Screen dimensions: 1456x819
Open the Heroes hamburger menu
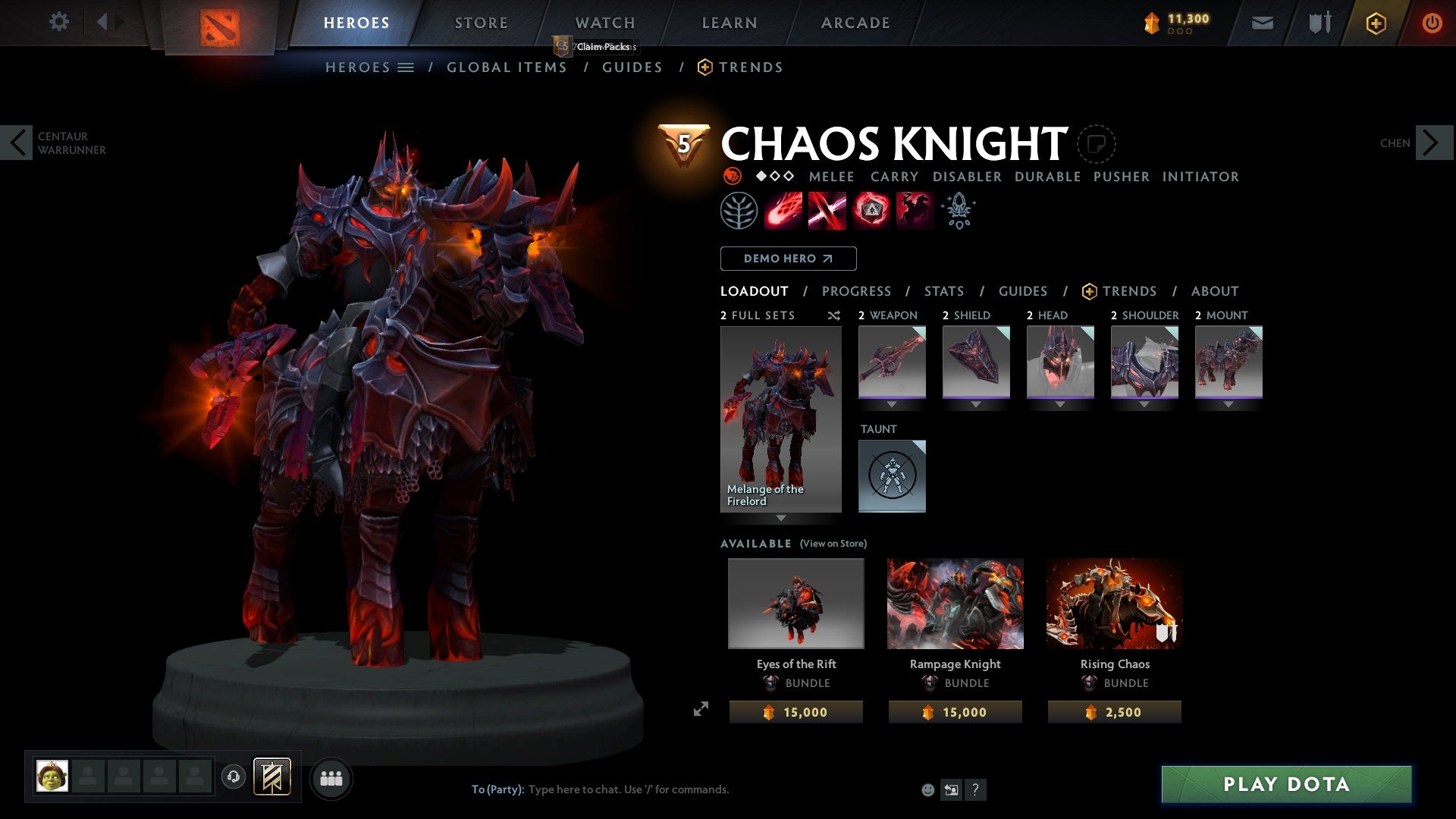[406, 67]
